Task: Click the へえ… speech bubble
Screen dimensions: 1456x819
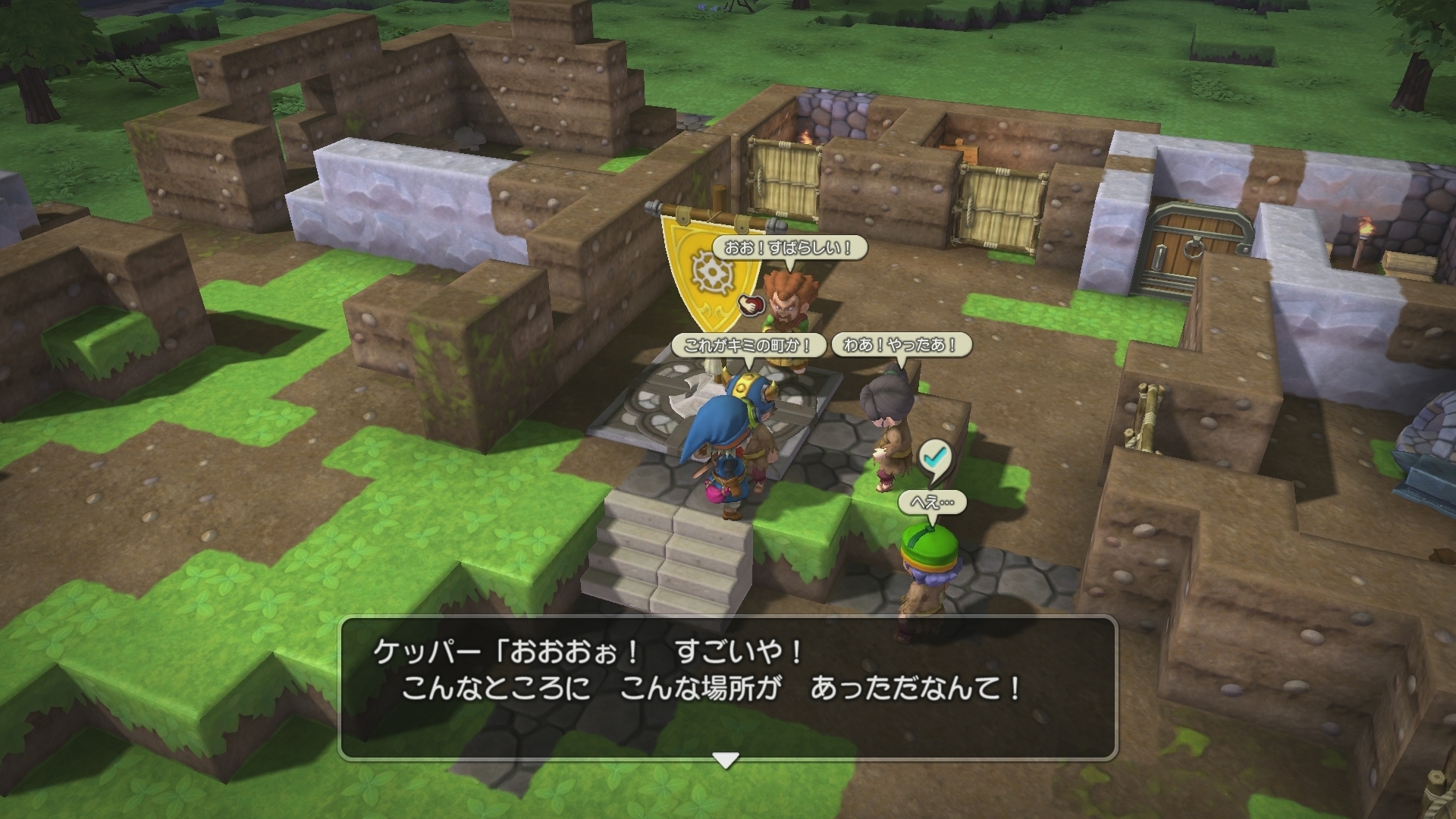Action: pos(931,500)
